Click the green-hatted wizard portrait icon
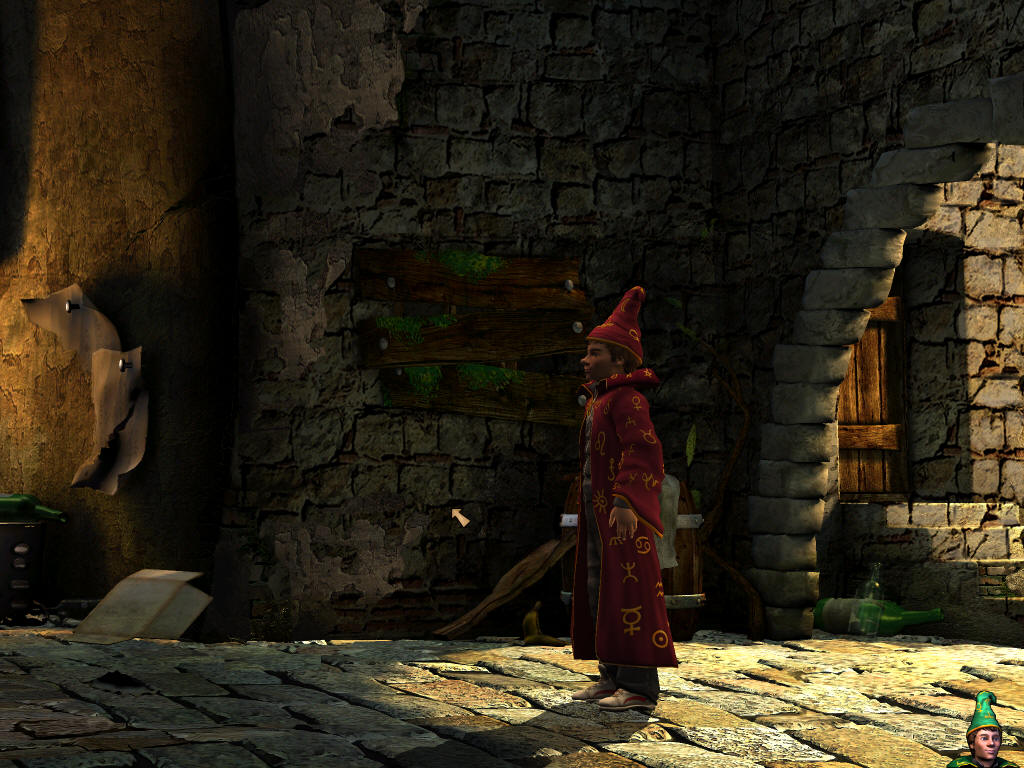This screenshot has width=1024, height=768. coord(985,734)
